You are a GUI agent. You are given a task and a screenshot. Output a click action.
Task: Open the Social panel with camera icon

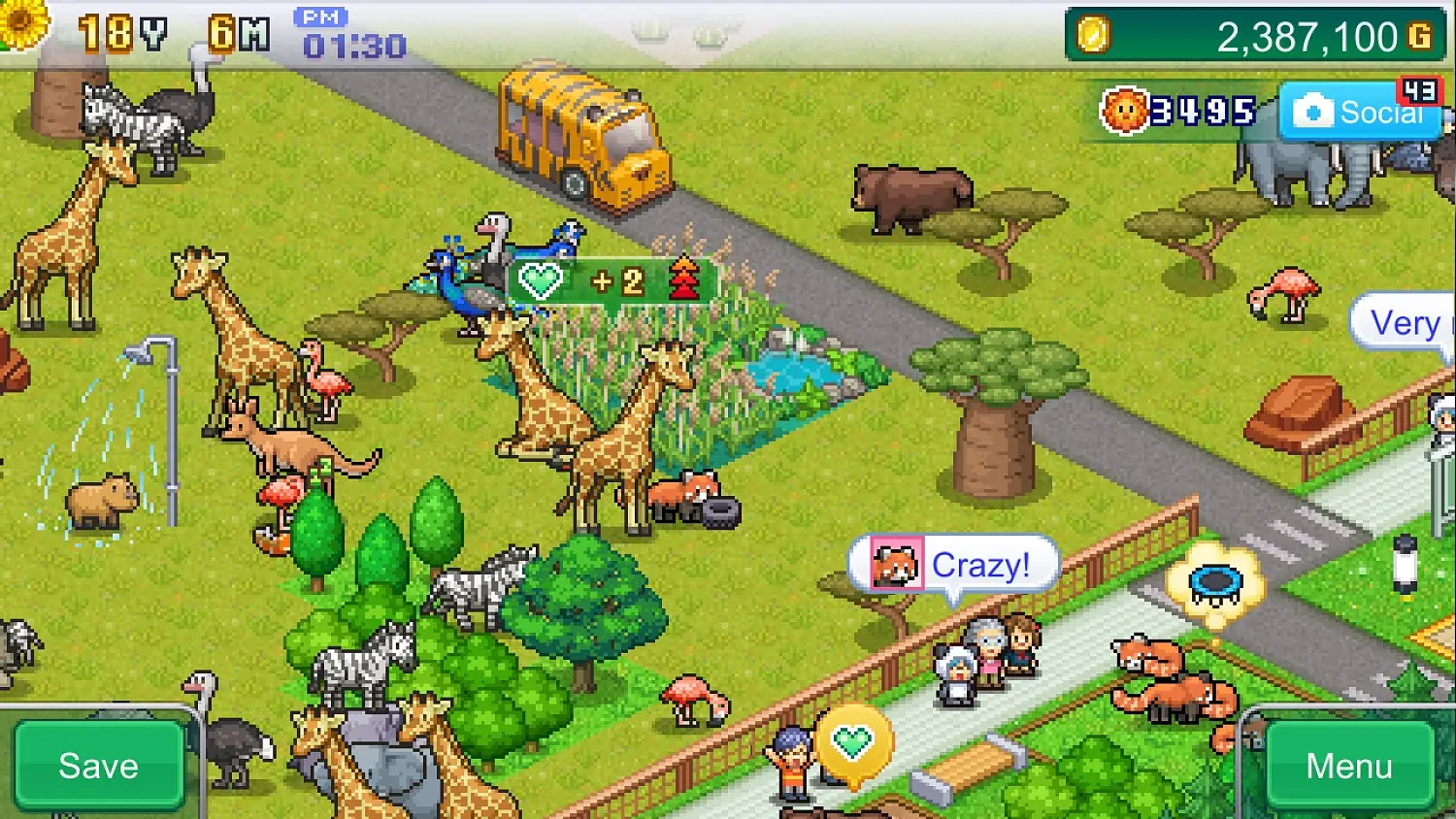(1359, 111)
